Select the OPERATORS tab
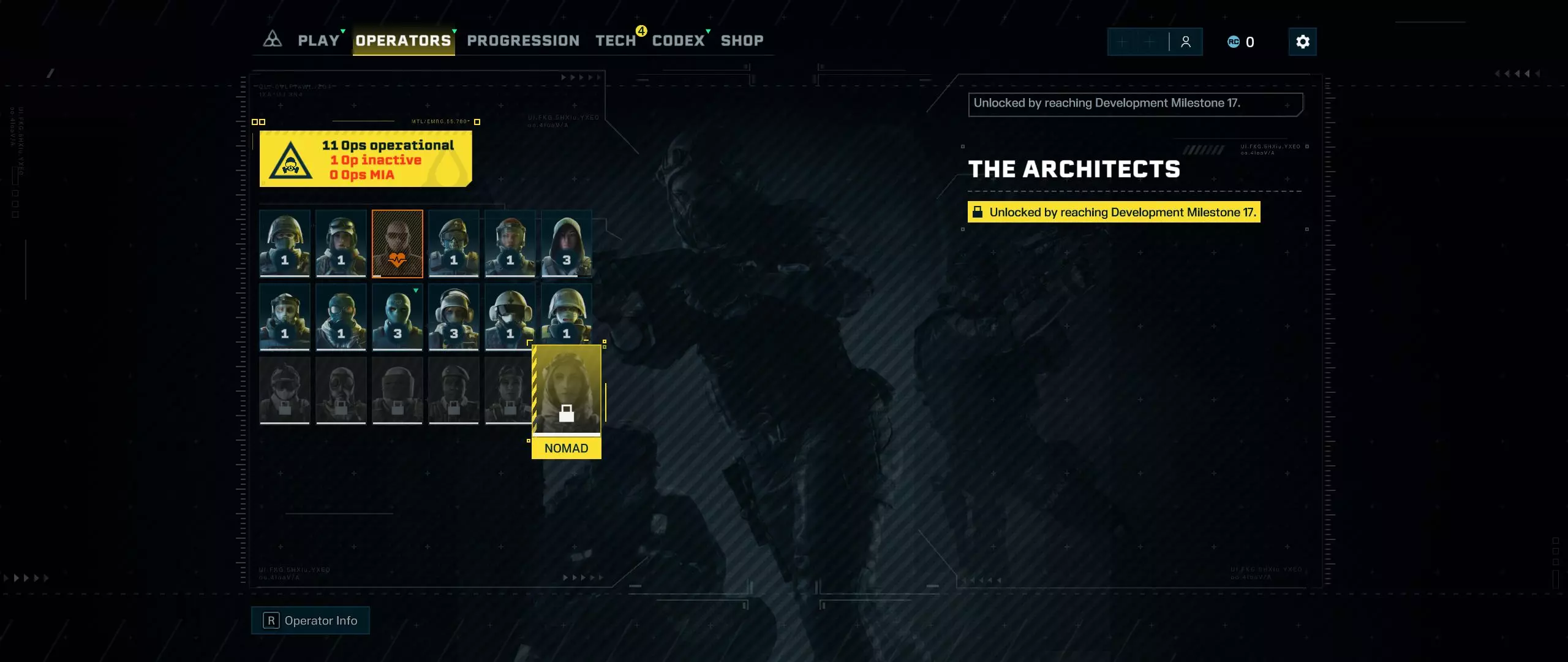This screenshot has height=662, width=1568. [x=403, y=41]
